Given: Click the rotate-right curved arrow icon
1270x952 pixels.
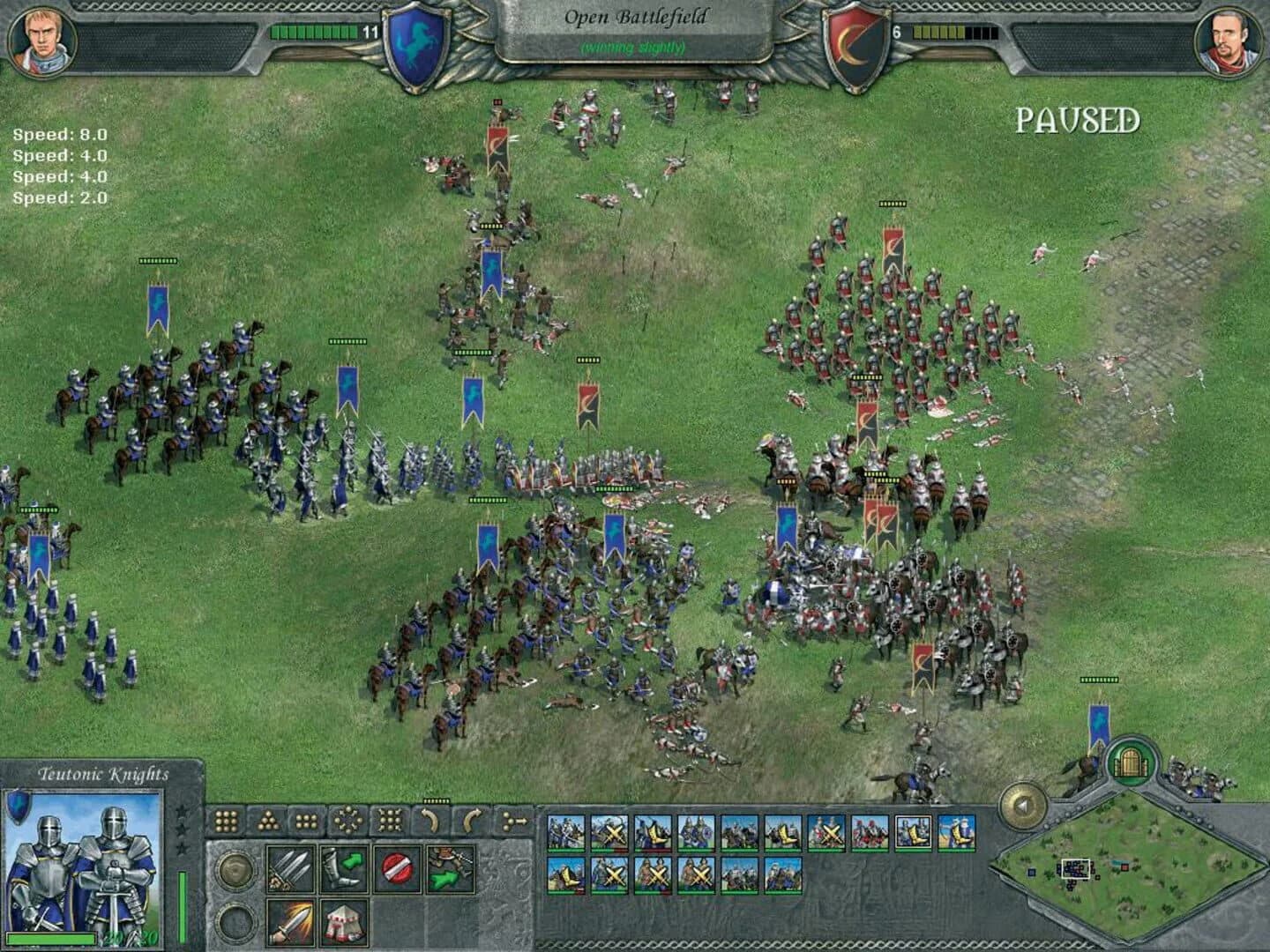Looking at the screenshot, I should click(470, 820).
